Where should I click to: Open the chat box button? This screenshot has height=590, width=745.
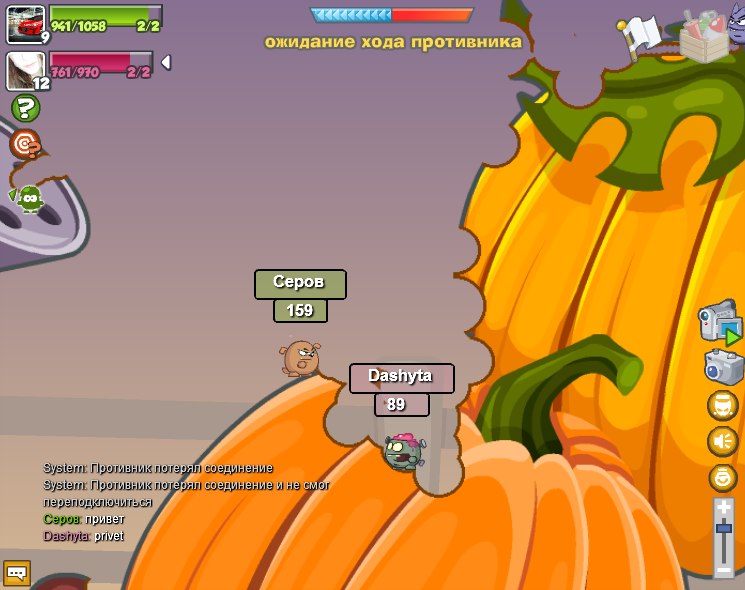(17, 572)
